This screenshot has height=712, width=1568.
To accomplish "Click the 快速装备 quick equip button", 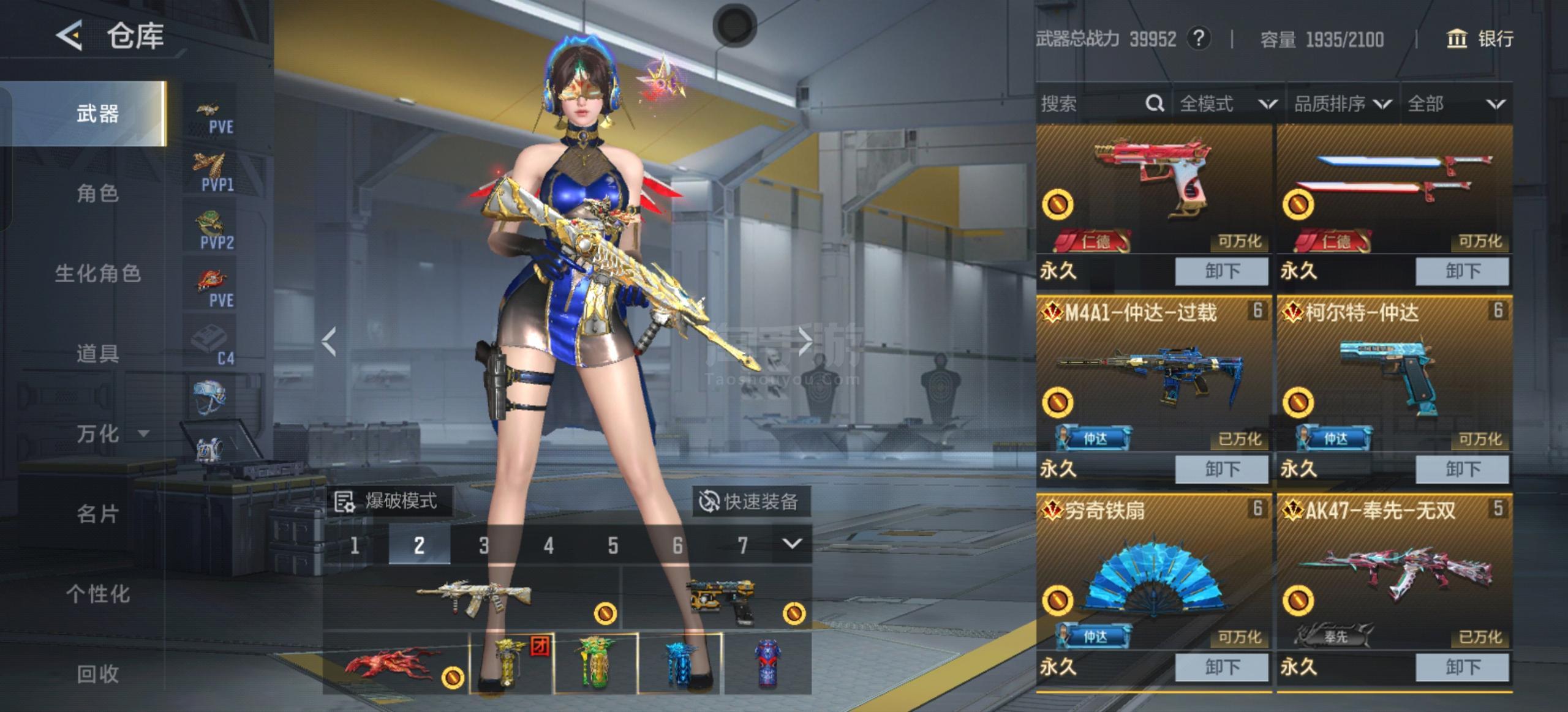I will [x=750, y=502].
